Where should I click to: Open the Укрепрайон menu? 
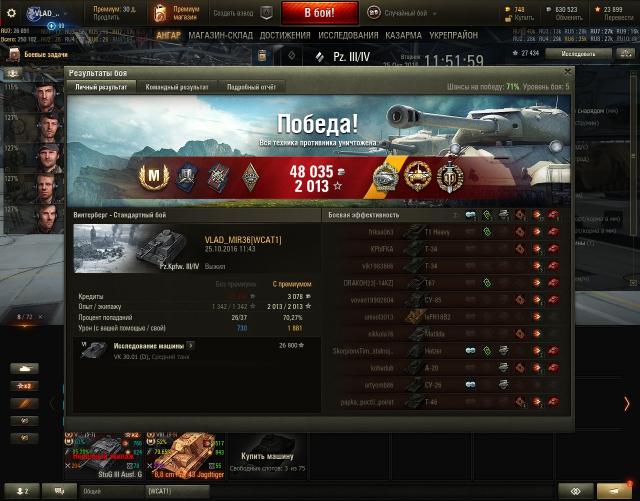456,35
